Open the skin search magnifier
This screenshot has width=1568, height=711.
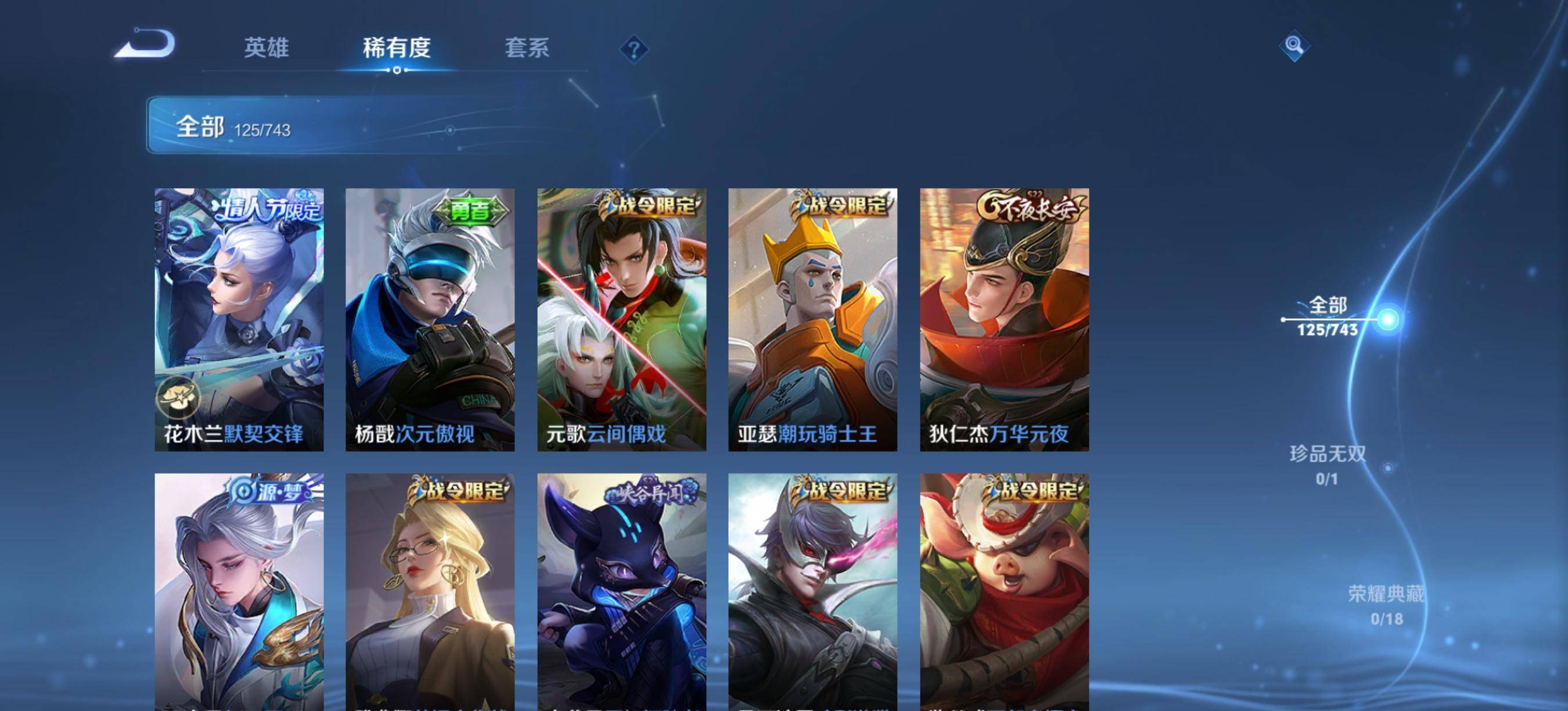coord(1294,46)
